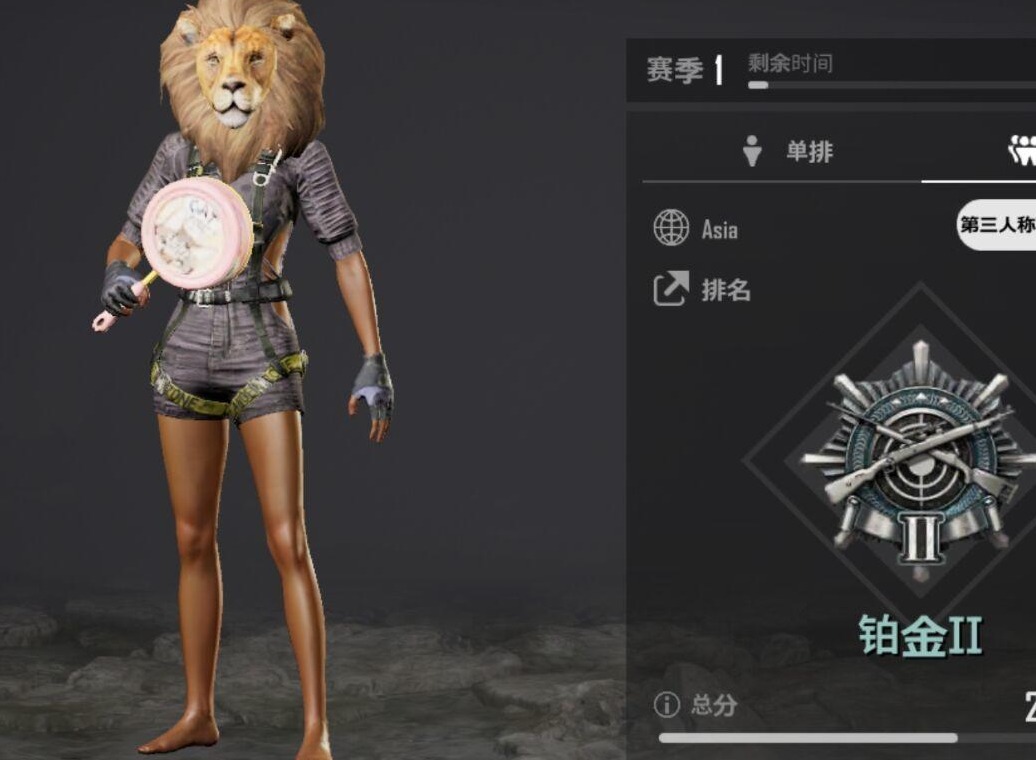Switch to the 单排 solo tab
Viewport: 1036px width, 760px height.
pyautogui.click(x=788, y=152)
